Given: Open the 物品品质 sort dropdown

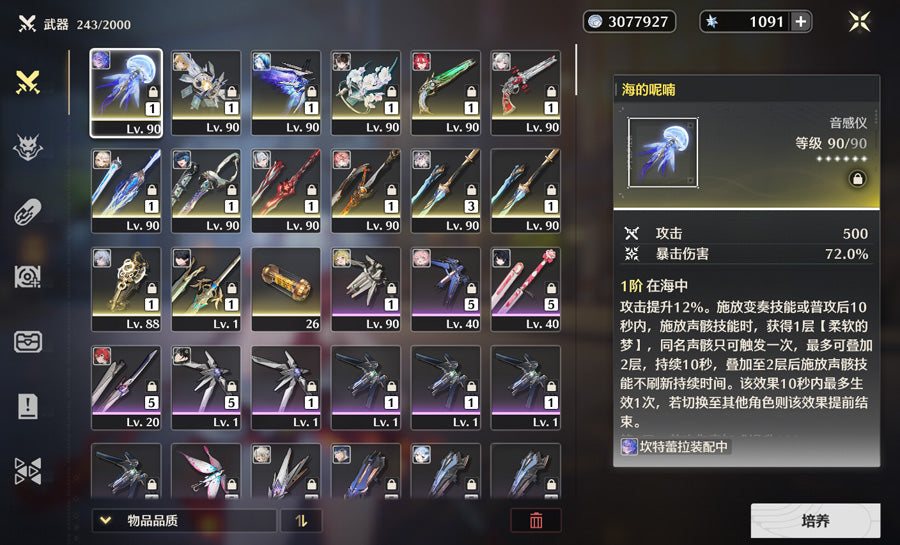Looking at the screenshot, I should 183,520.
